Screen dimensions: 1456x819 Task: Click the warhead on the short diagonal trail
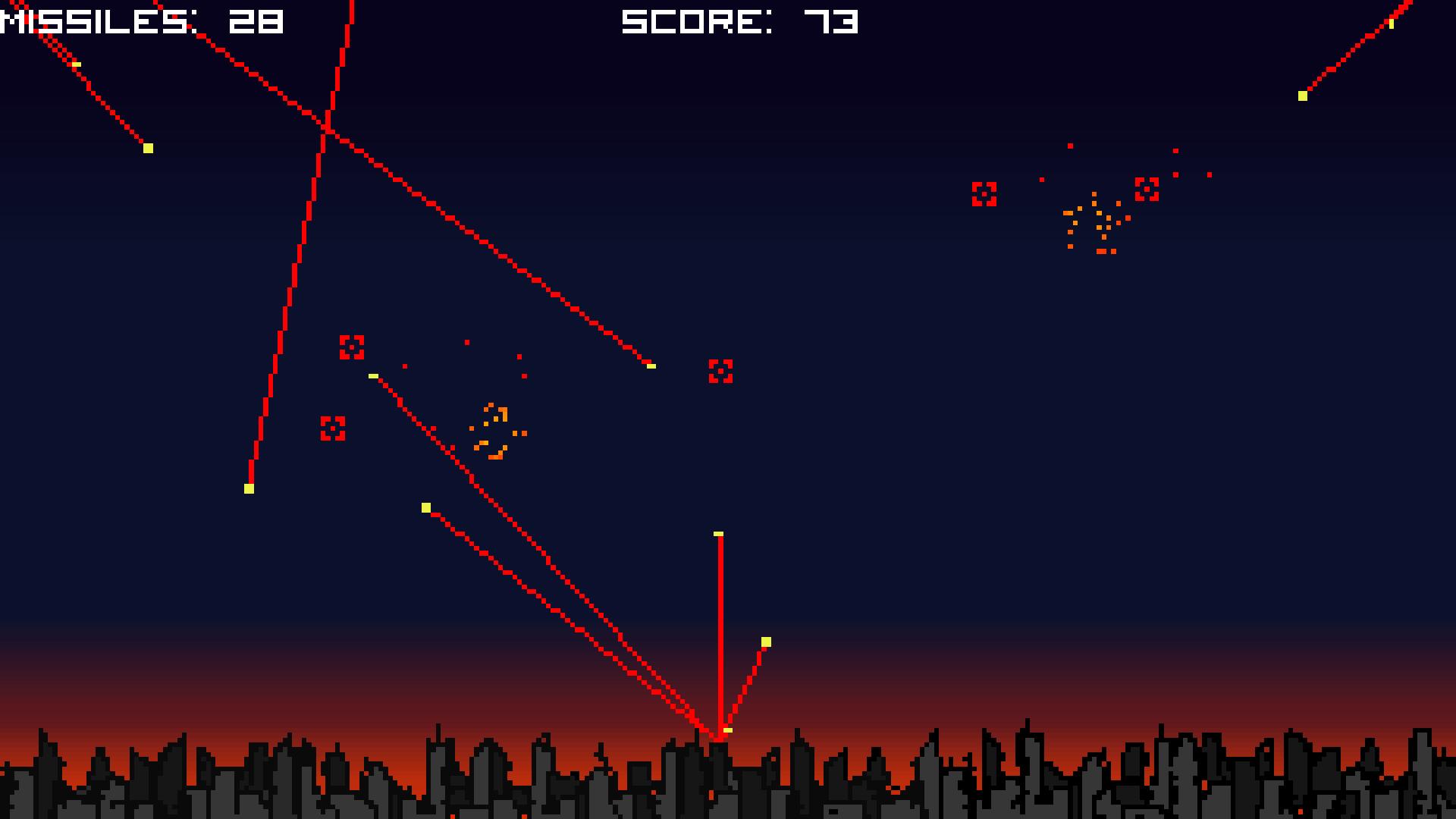(765, 641)
